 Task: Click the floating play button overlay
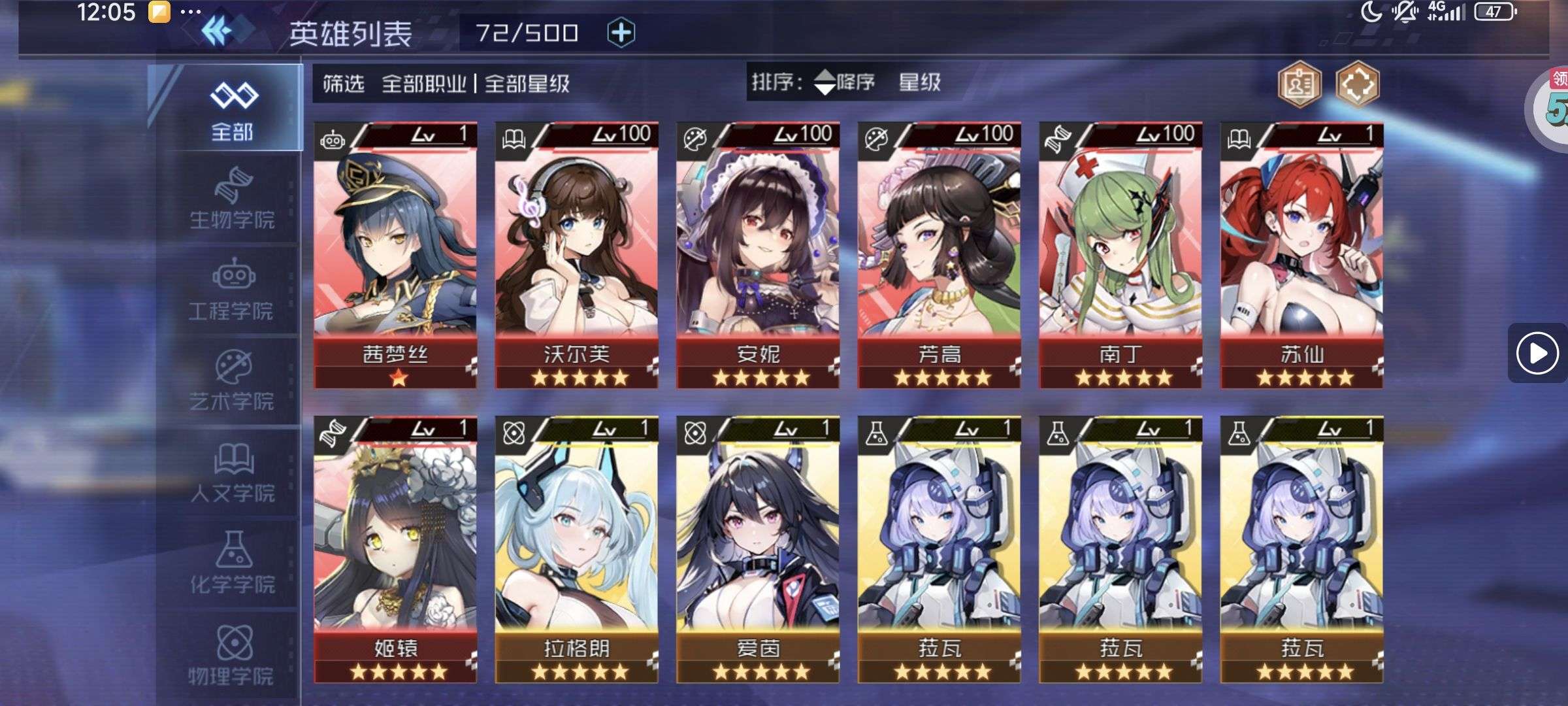1537,353
